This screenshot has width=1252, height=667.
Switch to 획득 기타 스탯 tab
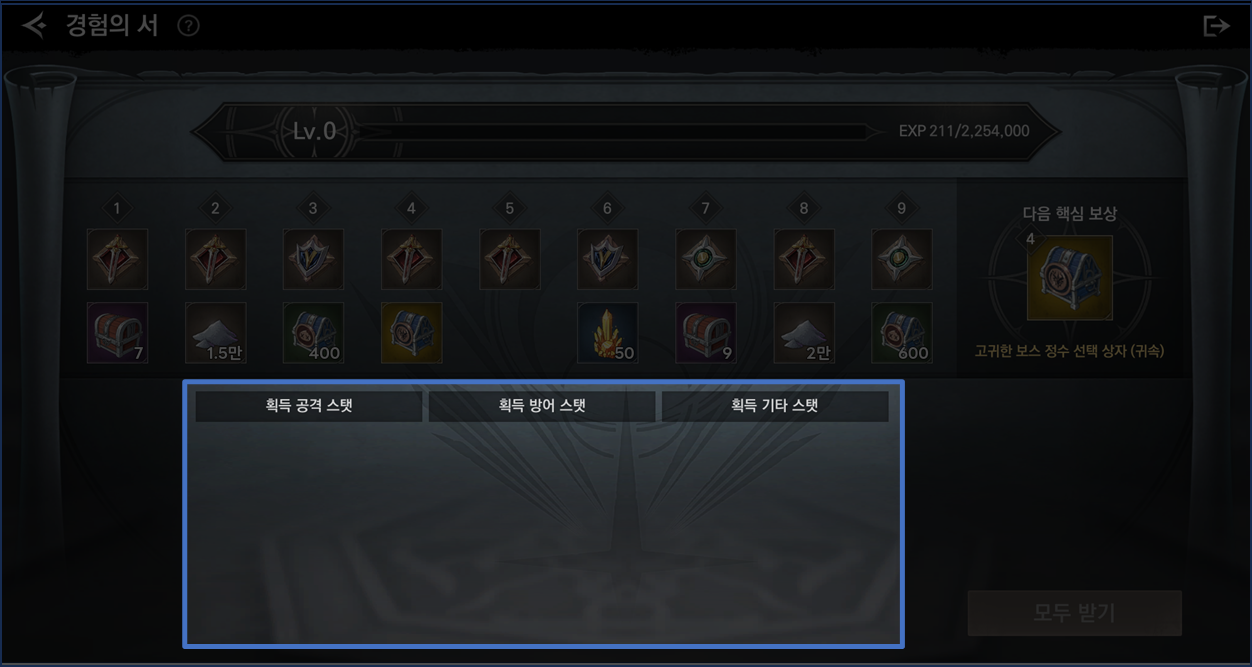click(x=775, y=406)
